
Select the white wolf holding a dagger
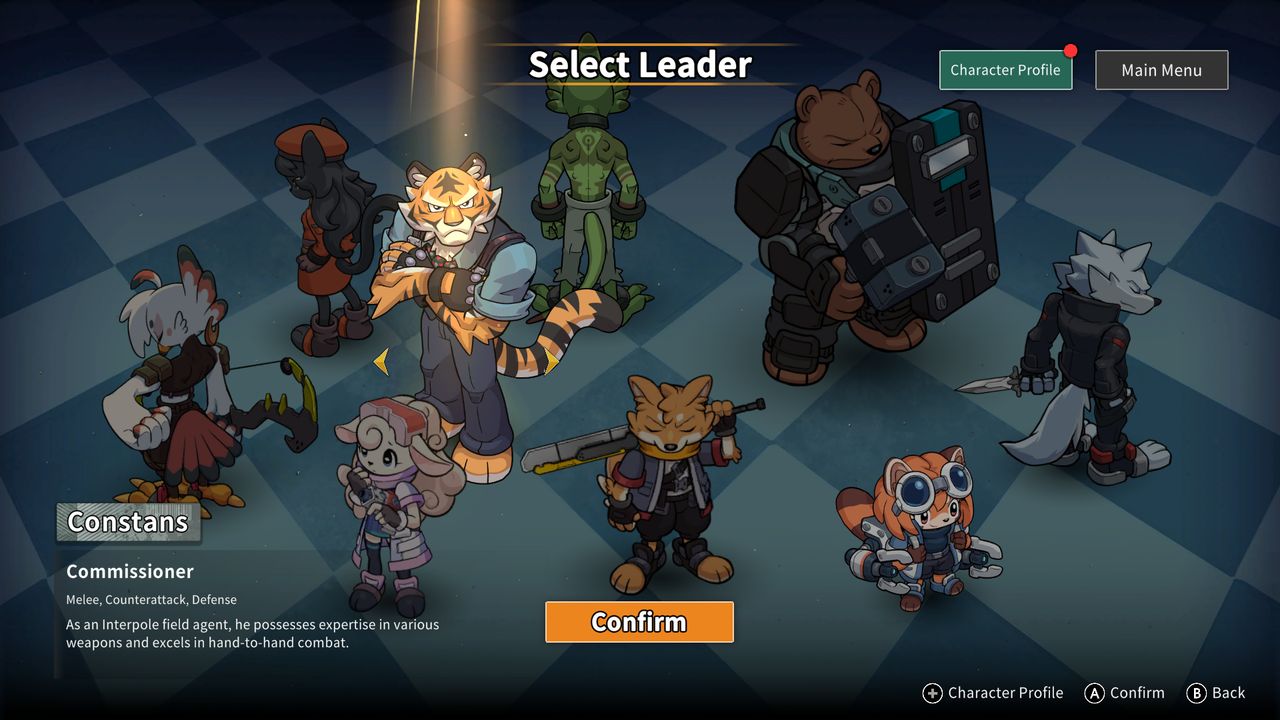1090,350
